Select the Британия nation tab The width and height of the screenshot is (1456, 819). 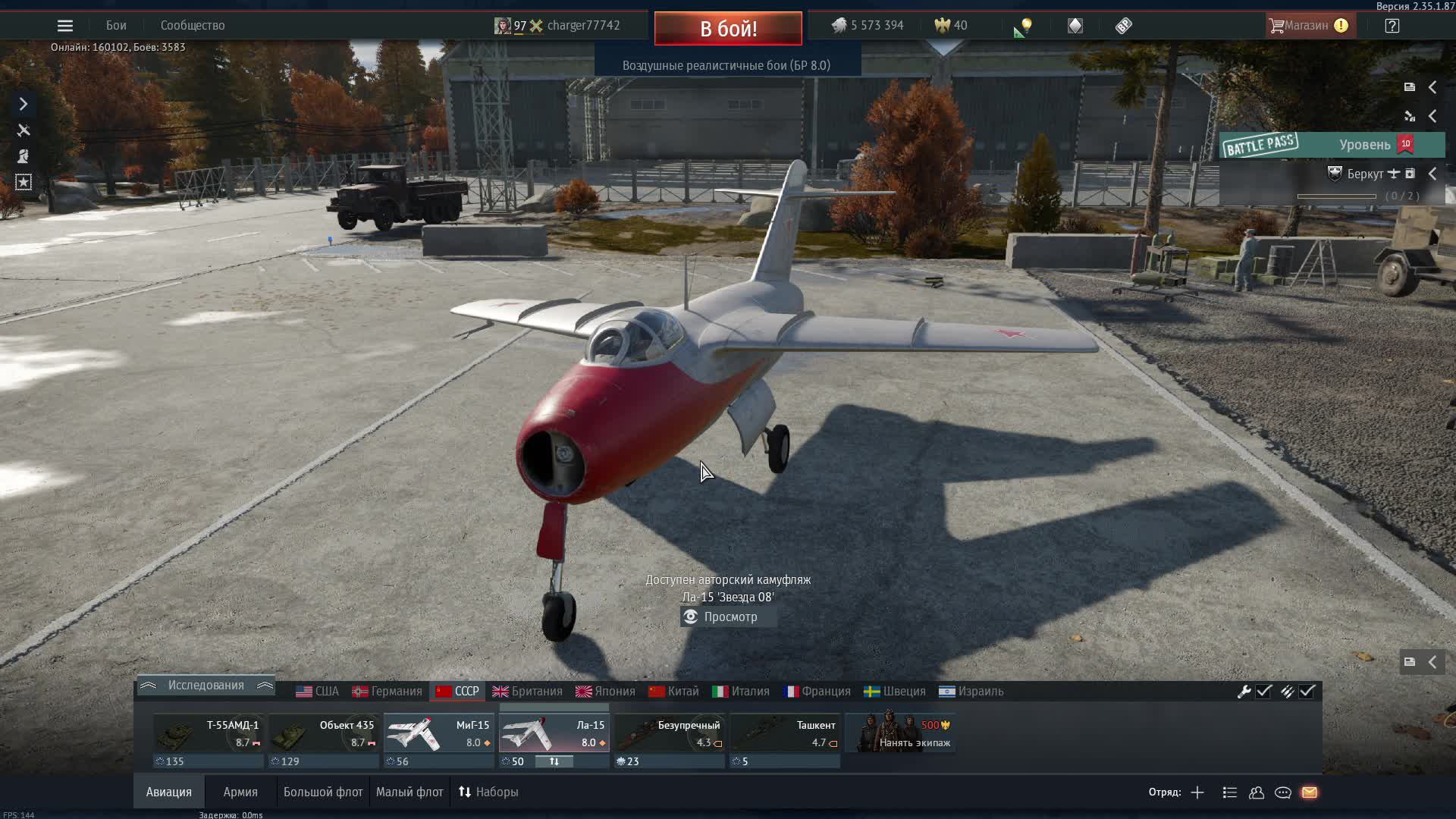(528, 692)
